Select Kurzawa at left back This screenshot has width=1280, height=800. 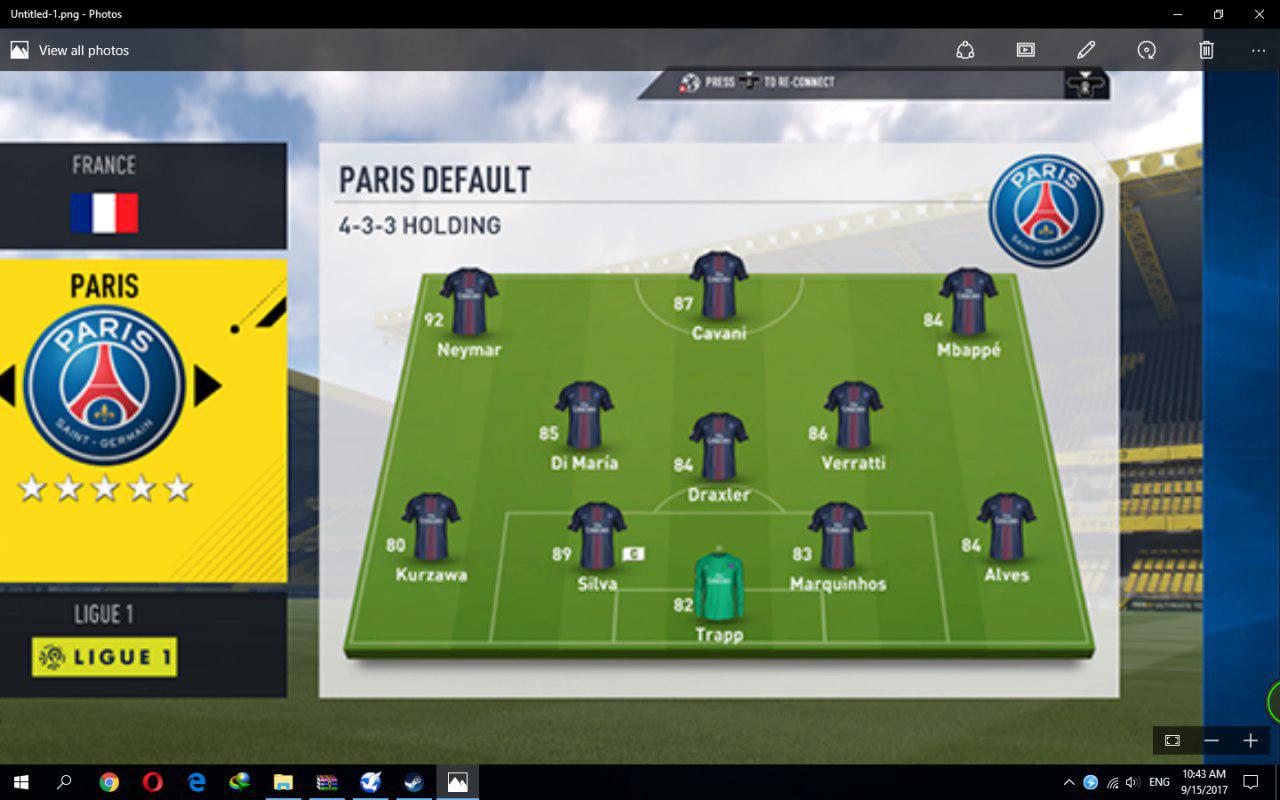[431, 527]
